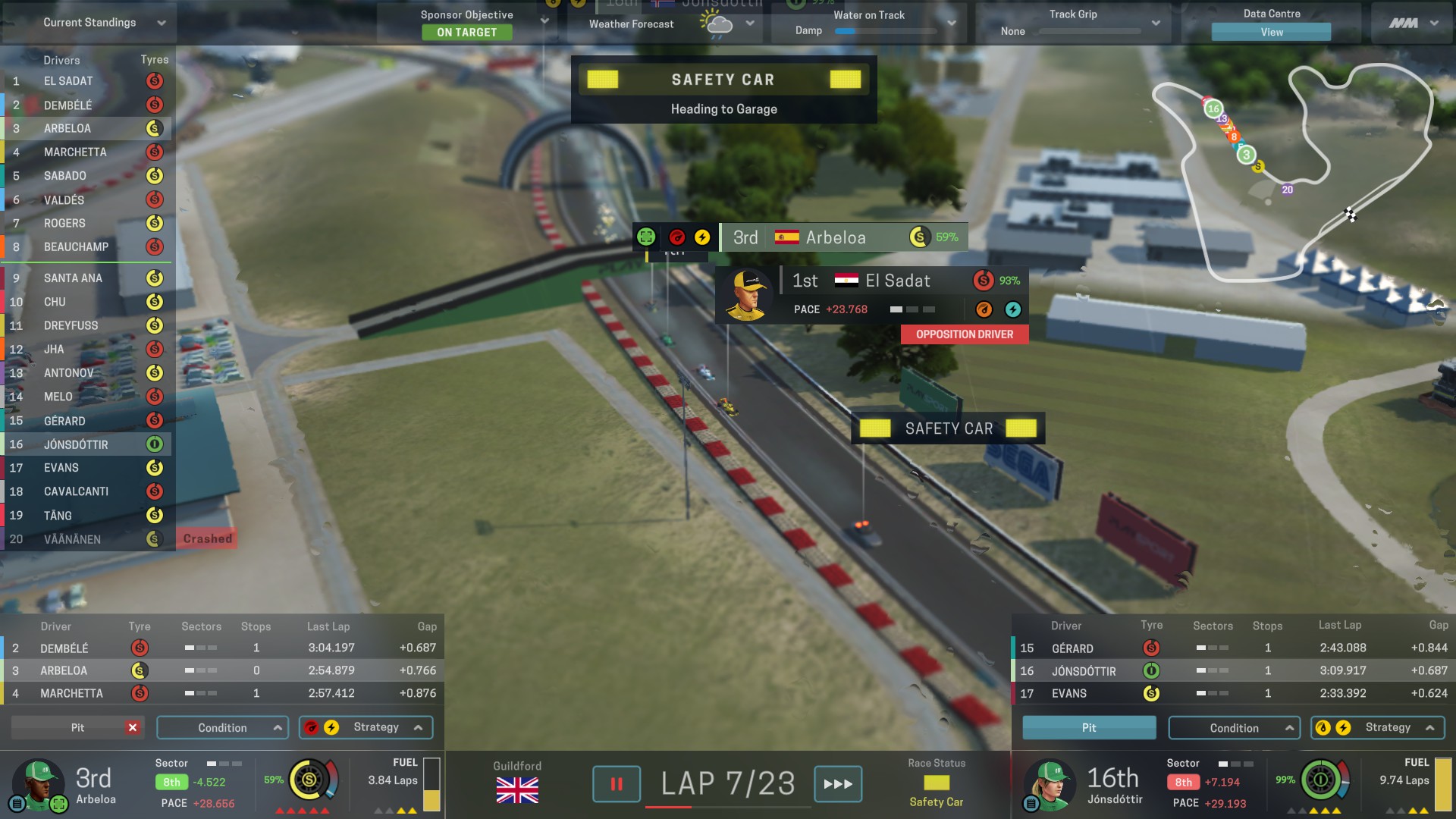Send Jónsdóttir to the pit
Screen dimensions: 1456x819
(1089, 728)
